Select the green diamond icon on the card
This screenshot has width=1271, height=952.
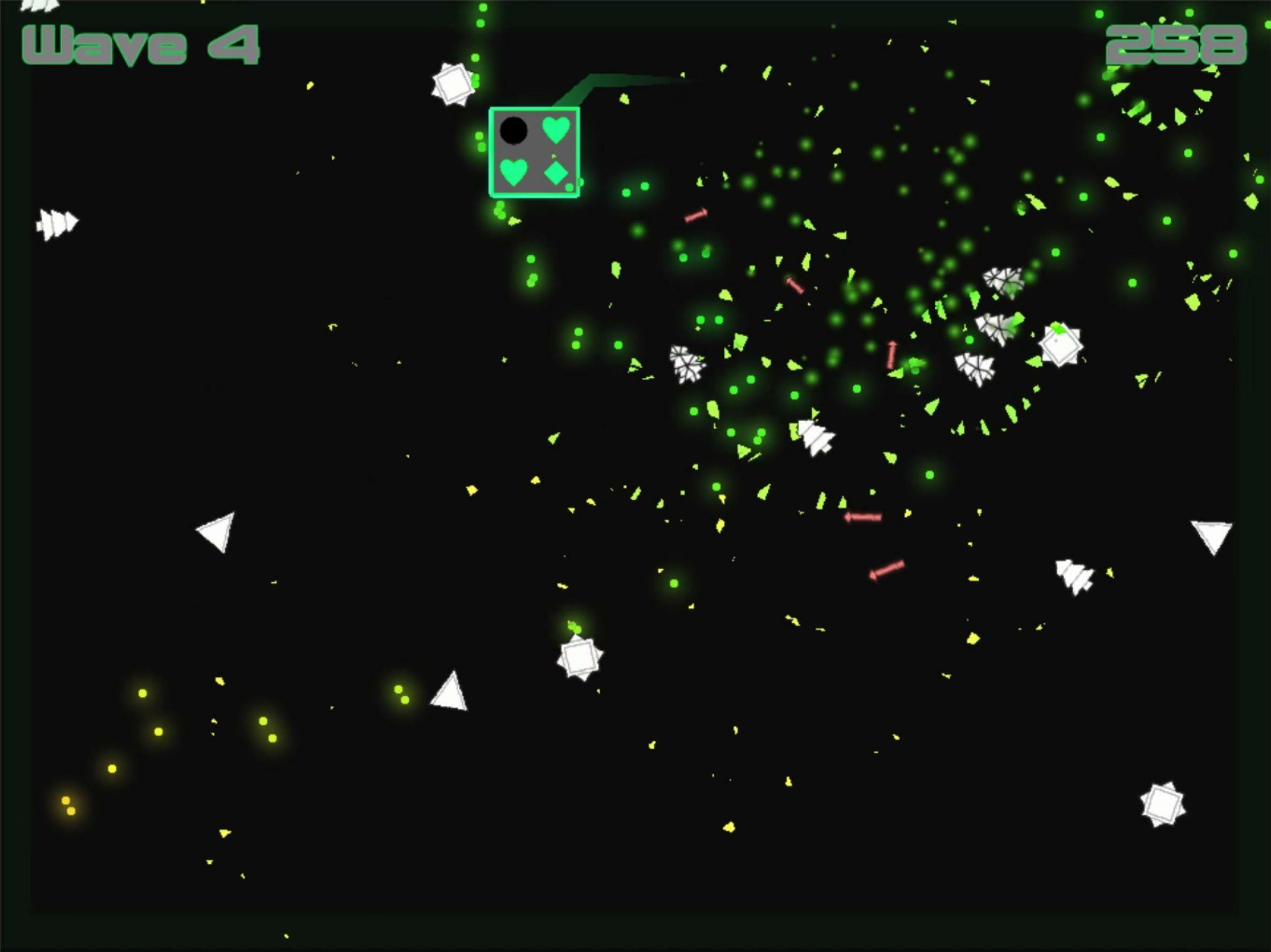555,172
